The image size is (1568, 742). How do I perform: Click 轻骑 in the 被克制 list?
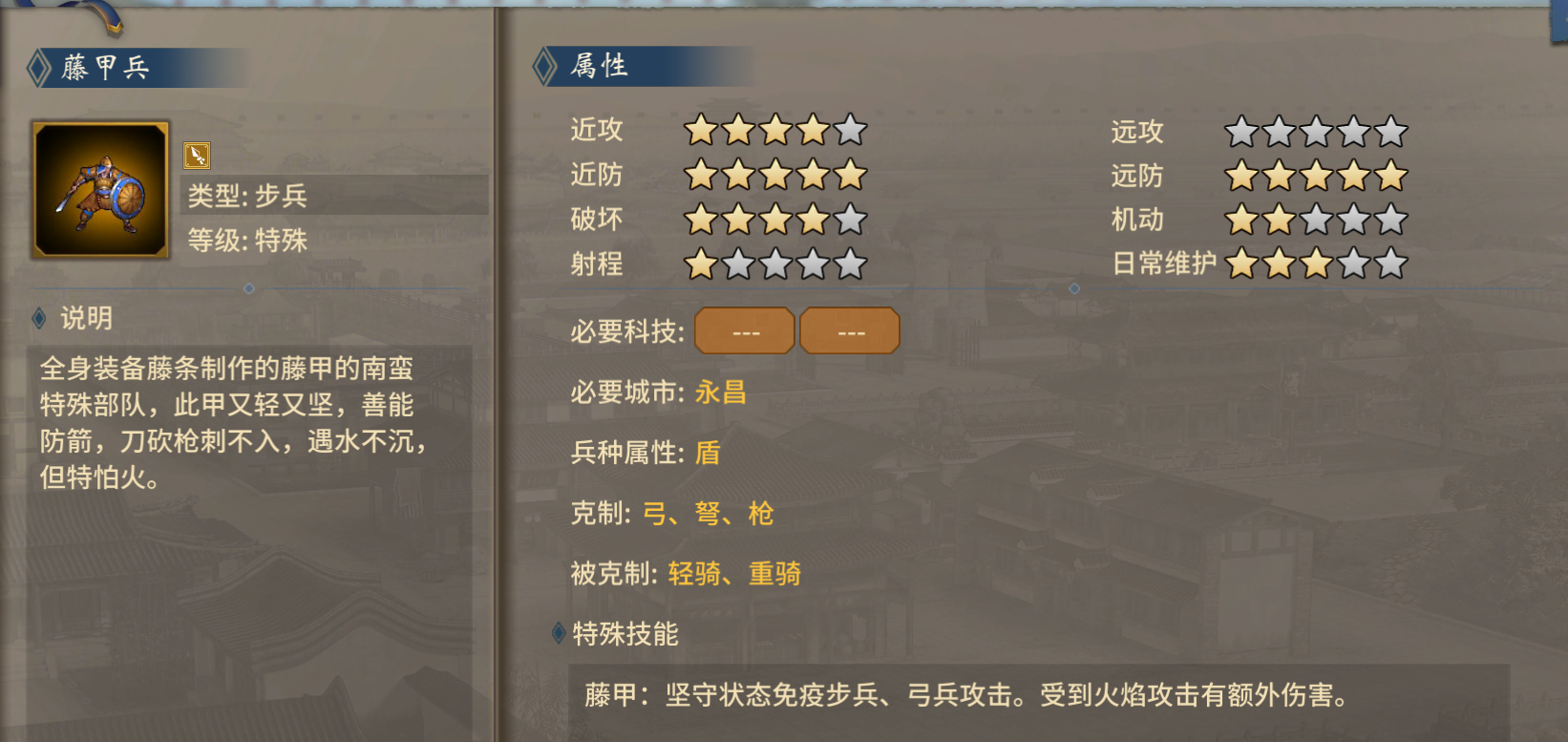click(695, 574)
